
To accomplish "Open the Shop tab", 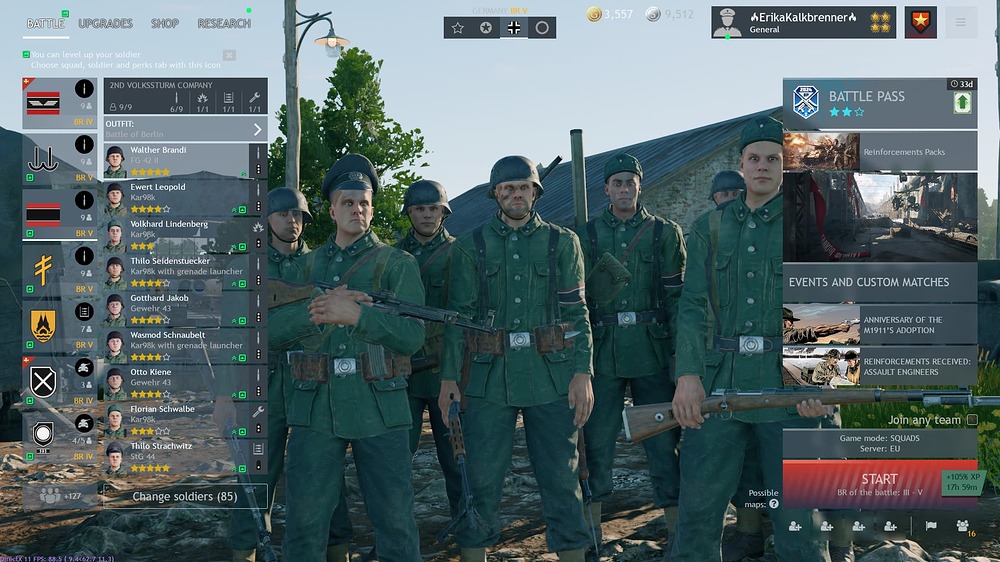I will [x=165, y=23].
